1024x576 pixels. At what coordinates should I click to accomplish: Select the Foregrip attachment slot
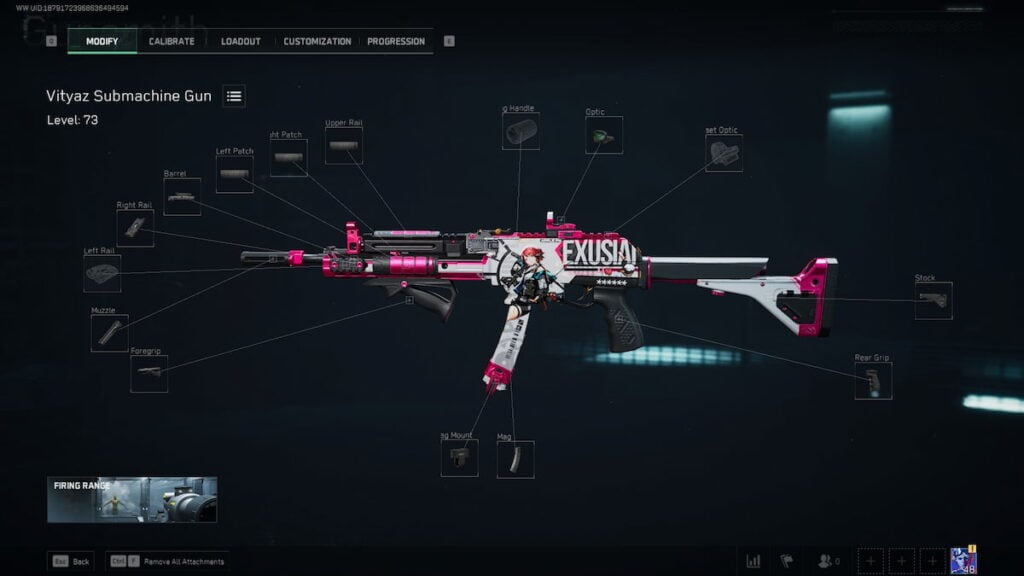(x=149, y=373)
